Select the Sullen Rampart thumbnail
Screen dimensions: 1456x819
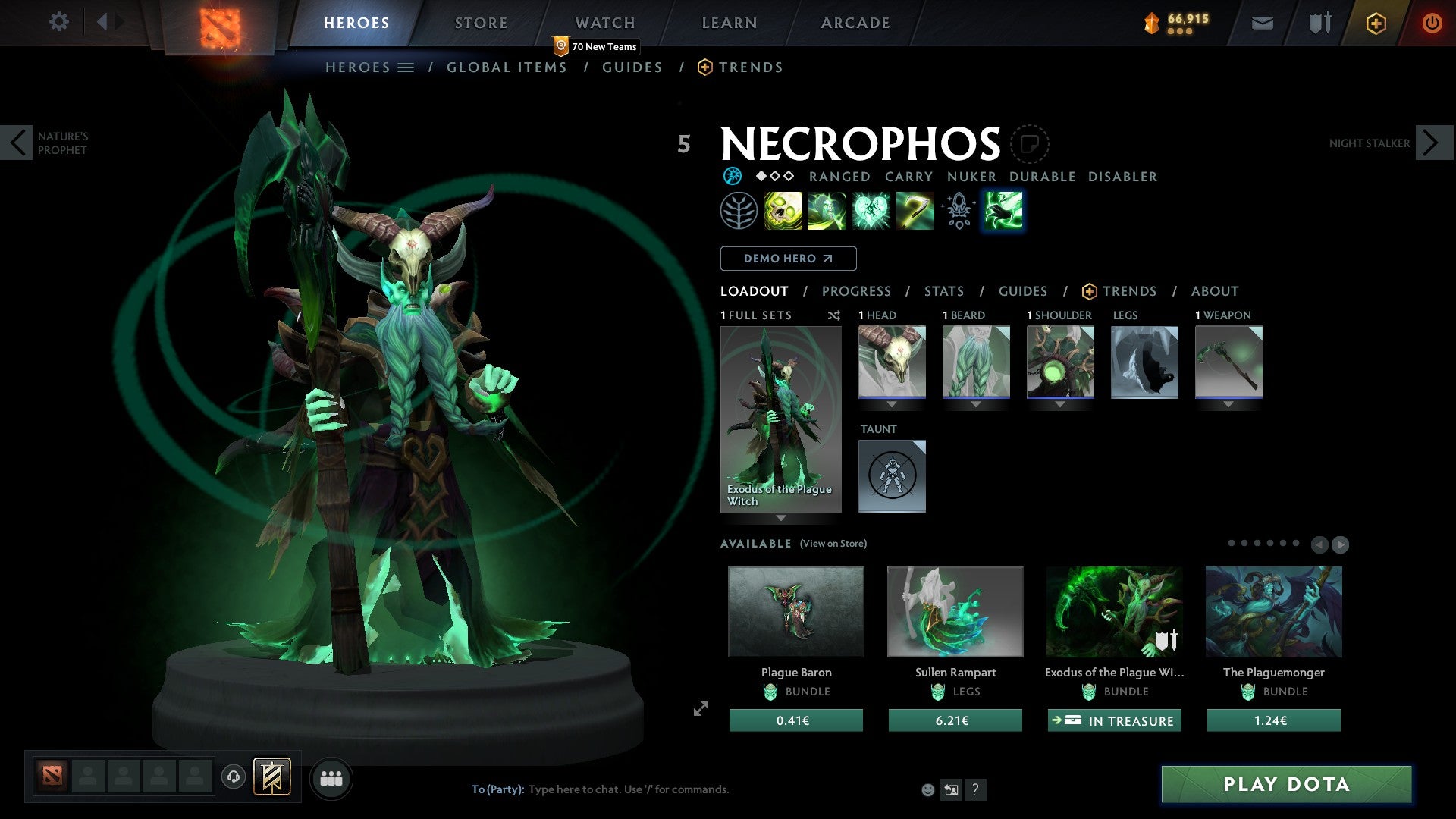click(x=955, y=611)
